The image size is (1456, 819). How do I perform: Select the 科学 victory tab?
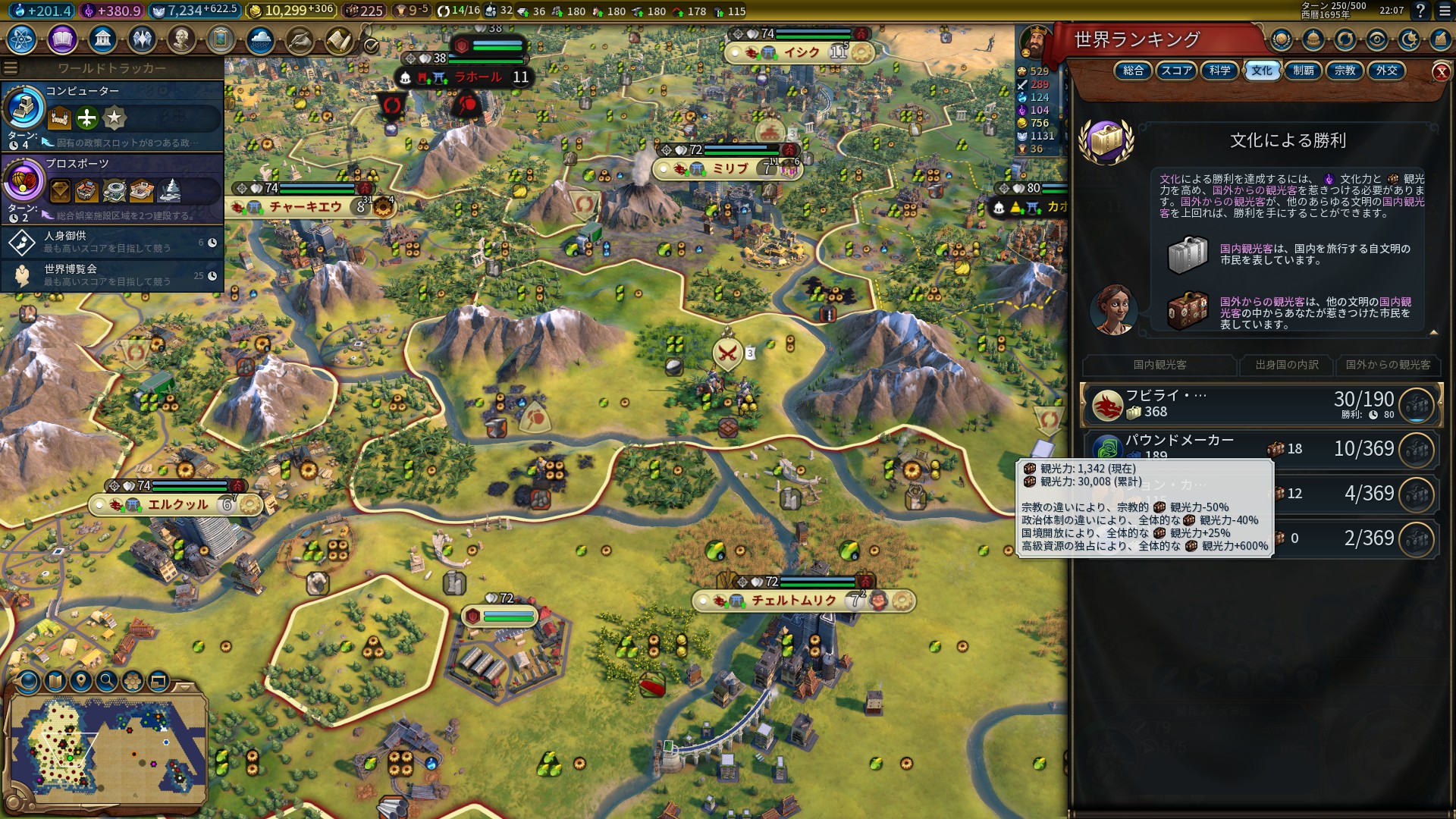point(1219,71)
